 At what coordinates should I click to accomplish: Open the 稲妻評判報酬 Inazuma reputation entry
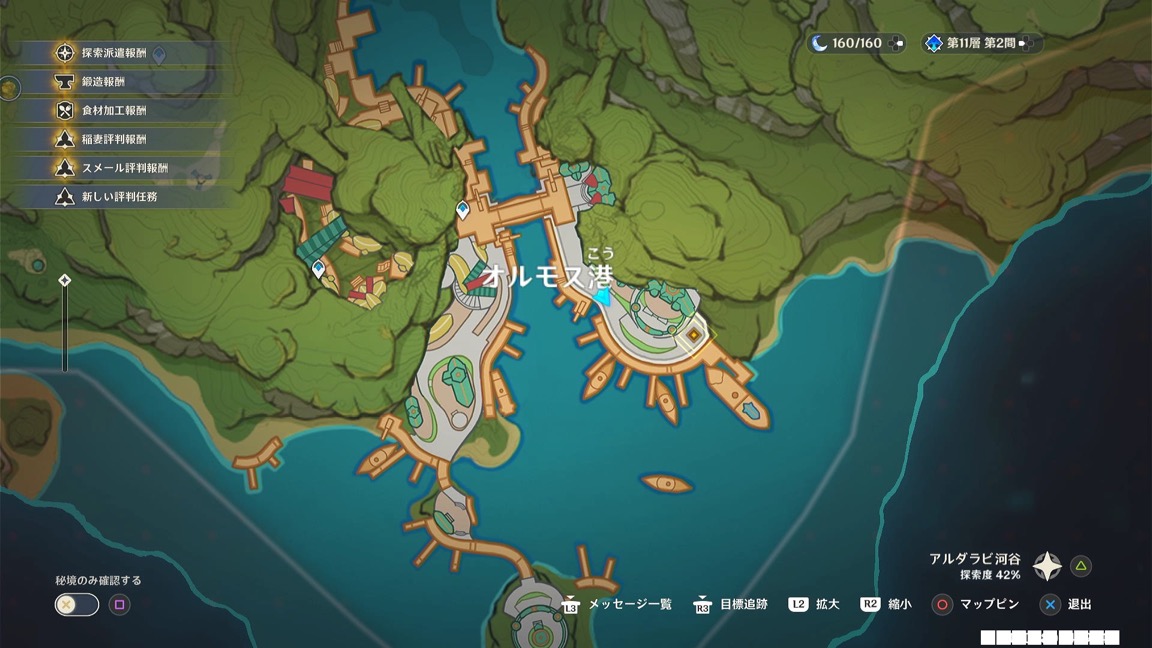[x=113, y=139]
